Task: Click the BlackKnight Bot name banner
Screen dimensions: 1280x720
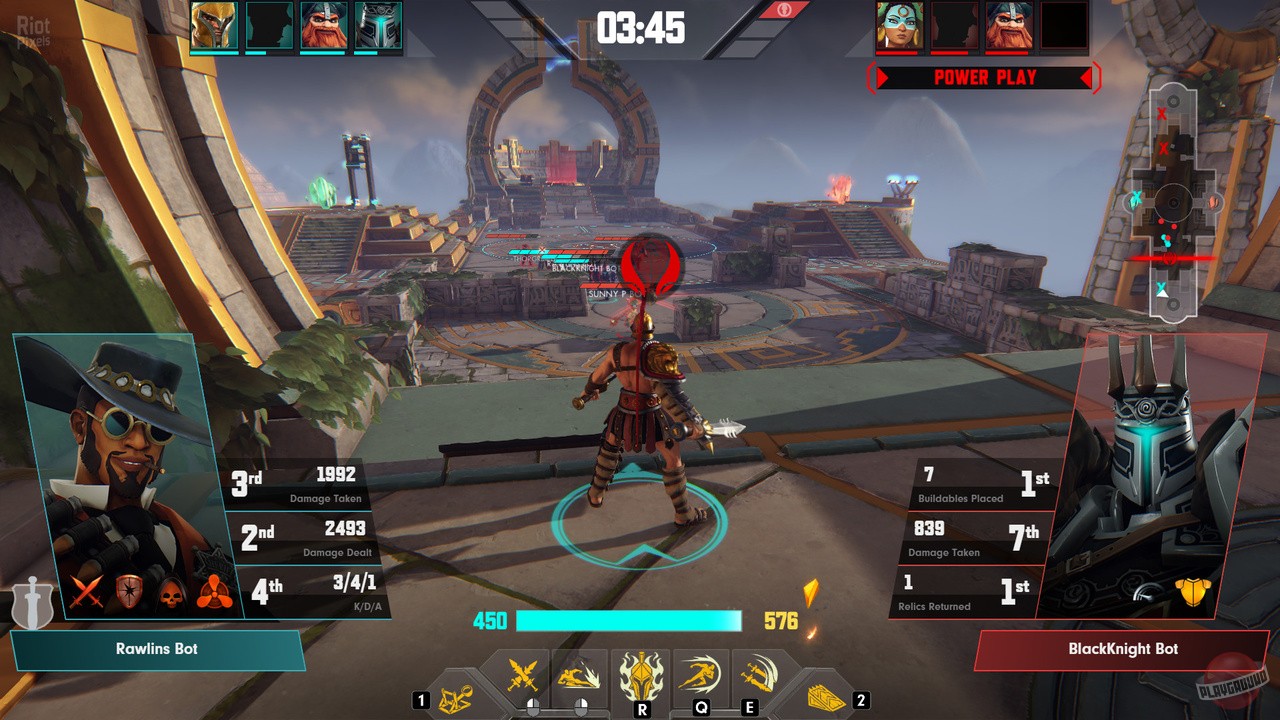Action: (1123, 649)
